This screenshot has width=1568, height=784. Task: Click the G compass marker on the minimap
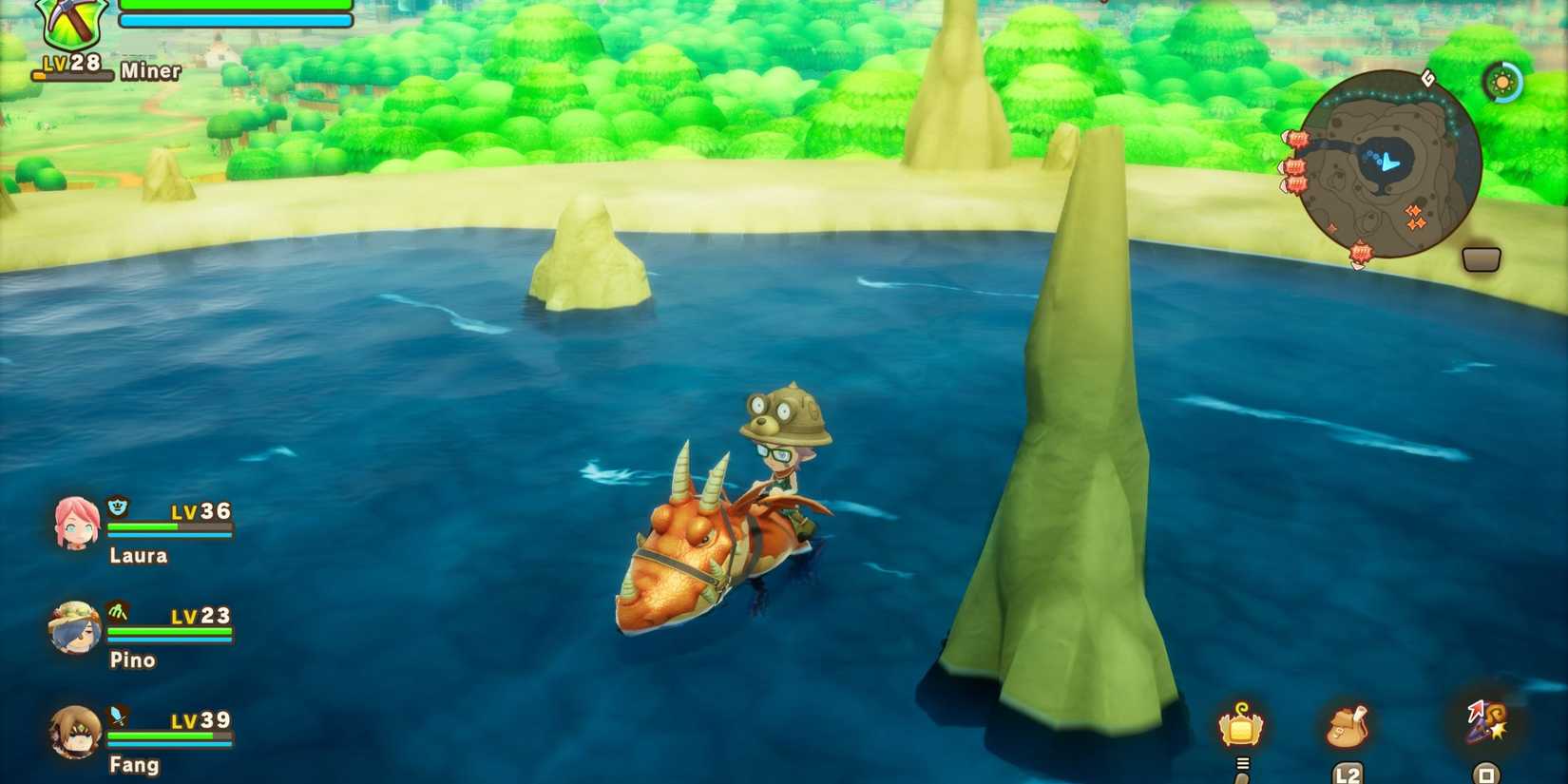tap(1426, 78)
